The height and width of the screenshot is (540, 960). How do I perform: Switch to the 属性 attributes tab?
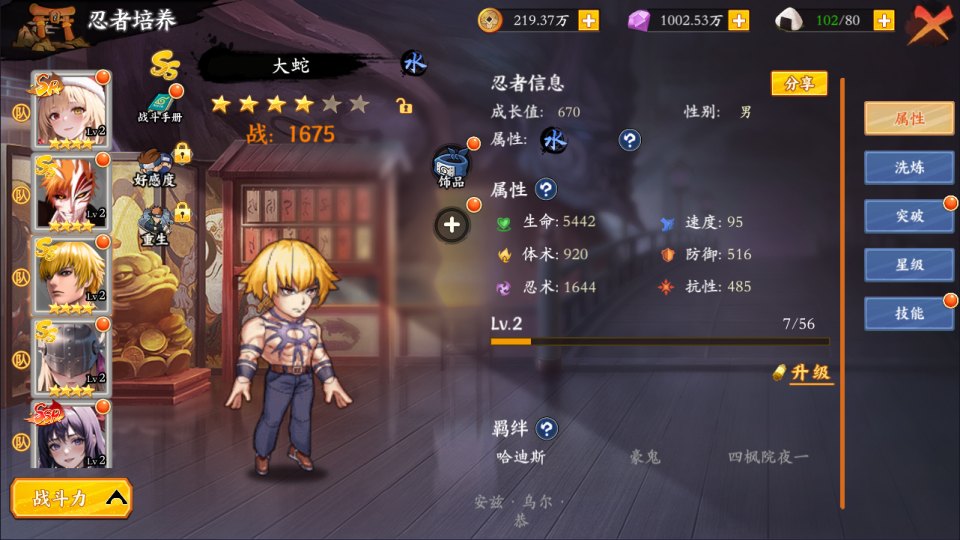click(x=908, y=118)
